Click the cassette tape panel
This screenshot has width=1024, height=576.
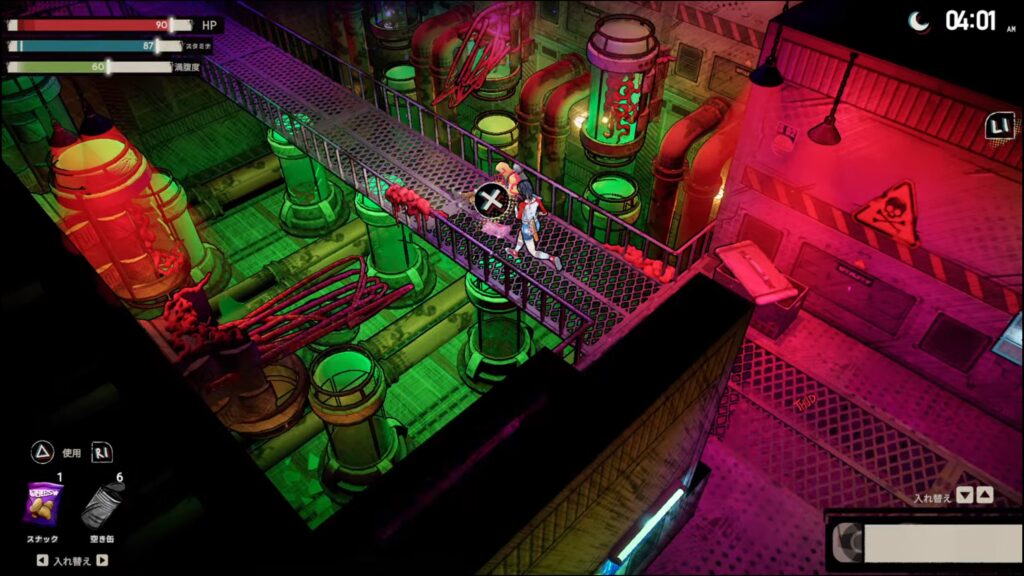click(x=922, y=542)
